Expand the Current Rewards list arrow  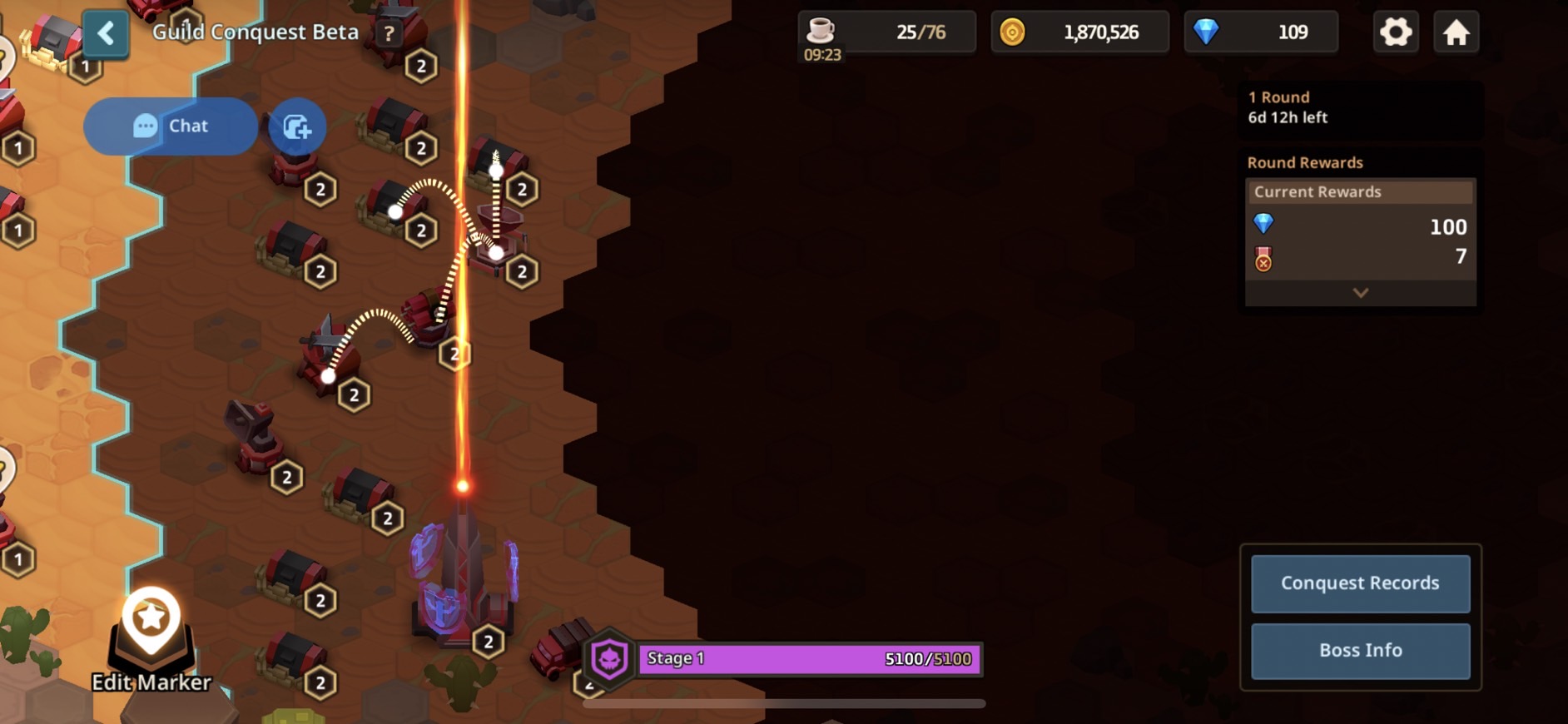[1360, 293]
